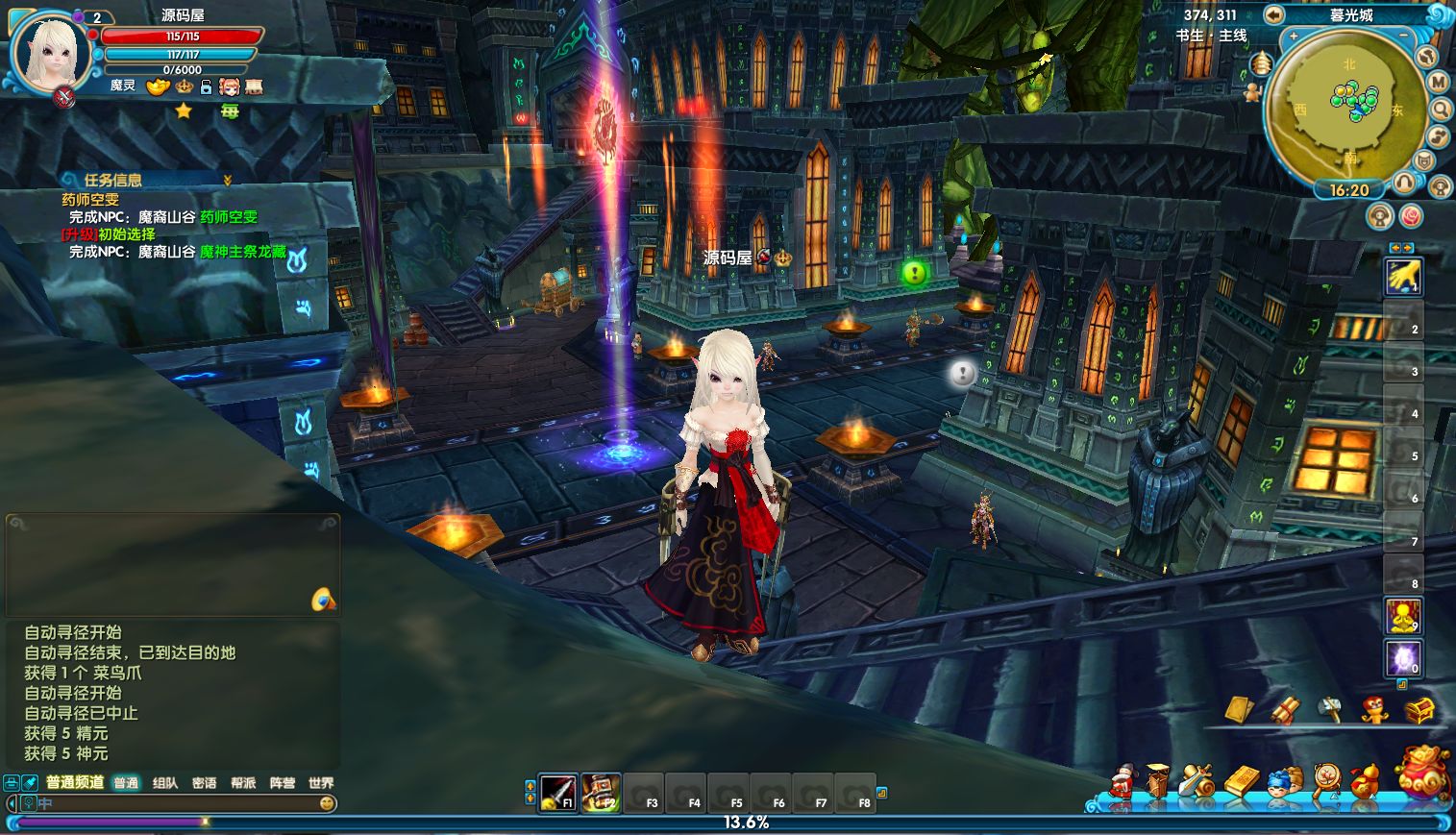Viewport: 1456px width, 835px height.
Task: Open the golden treasure chest icon
Action: 1419,710
